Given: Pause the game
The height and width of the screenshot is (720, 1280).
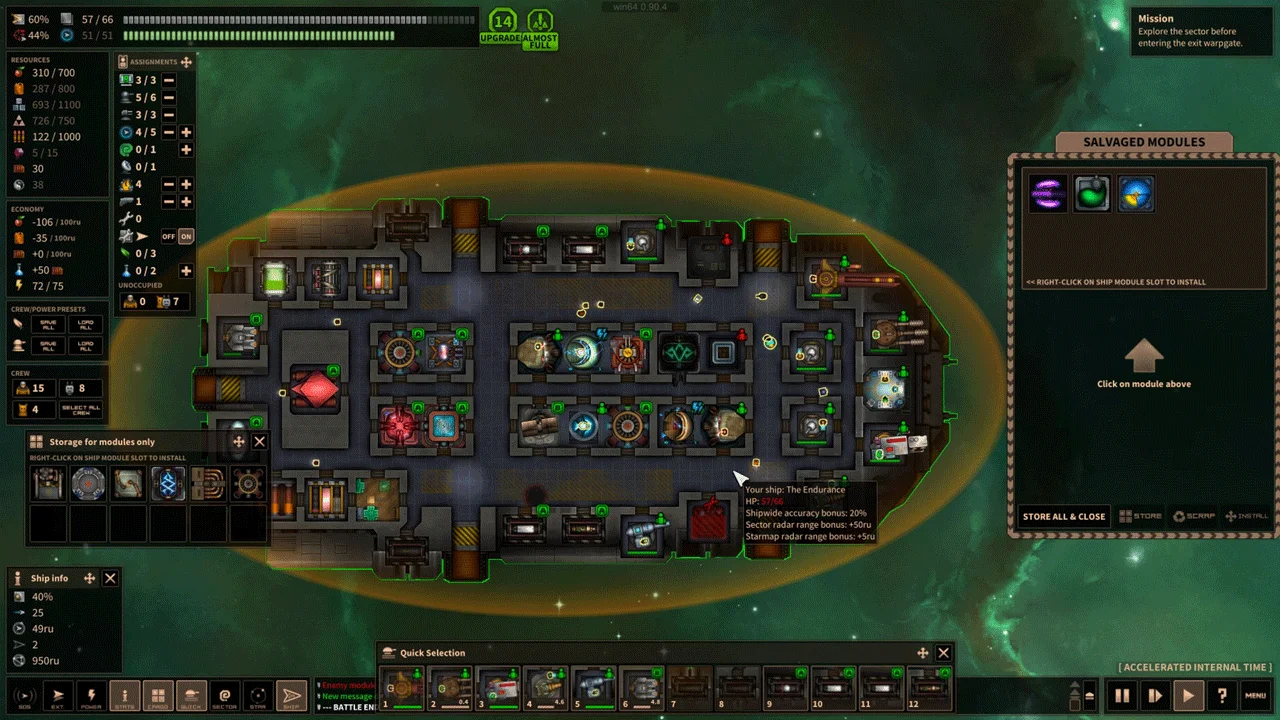Looking at the screenshot, I should click(1122, 695).
